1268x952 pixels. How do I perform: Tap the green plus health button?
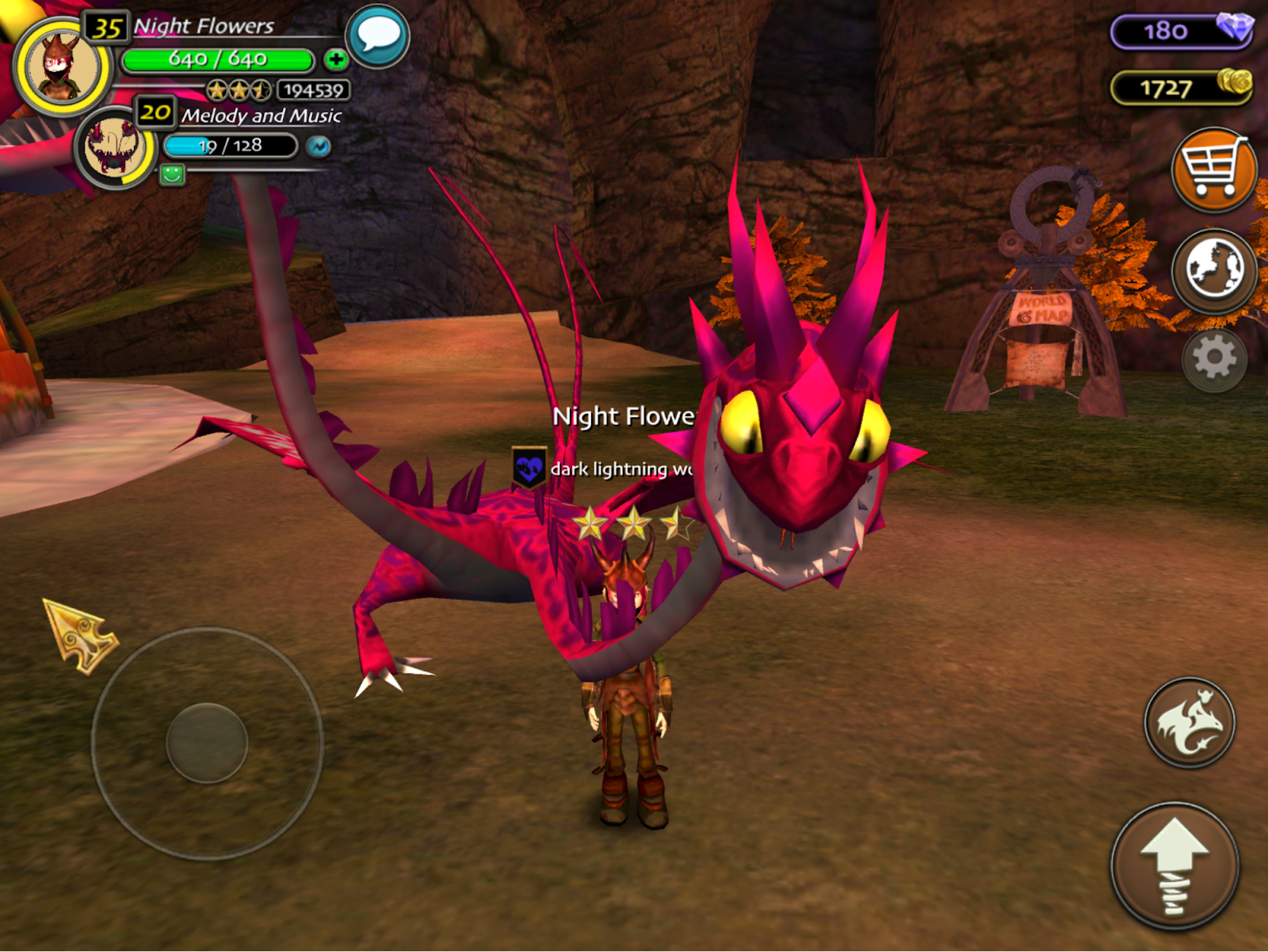(x=336, y=59)
